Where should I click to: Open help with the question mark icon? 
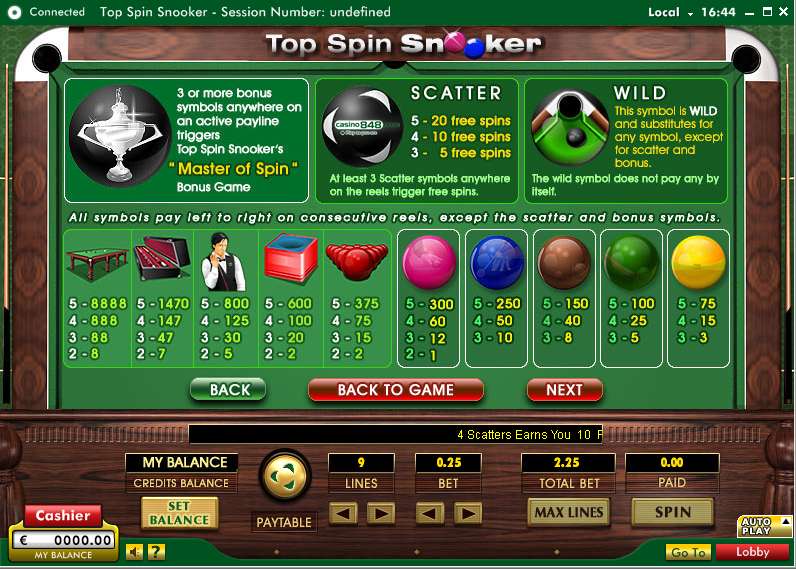pos(156,551)
